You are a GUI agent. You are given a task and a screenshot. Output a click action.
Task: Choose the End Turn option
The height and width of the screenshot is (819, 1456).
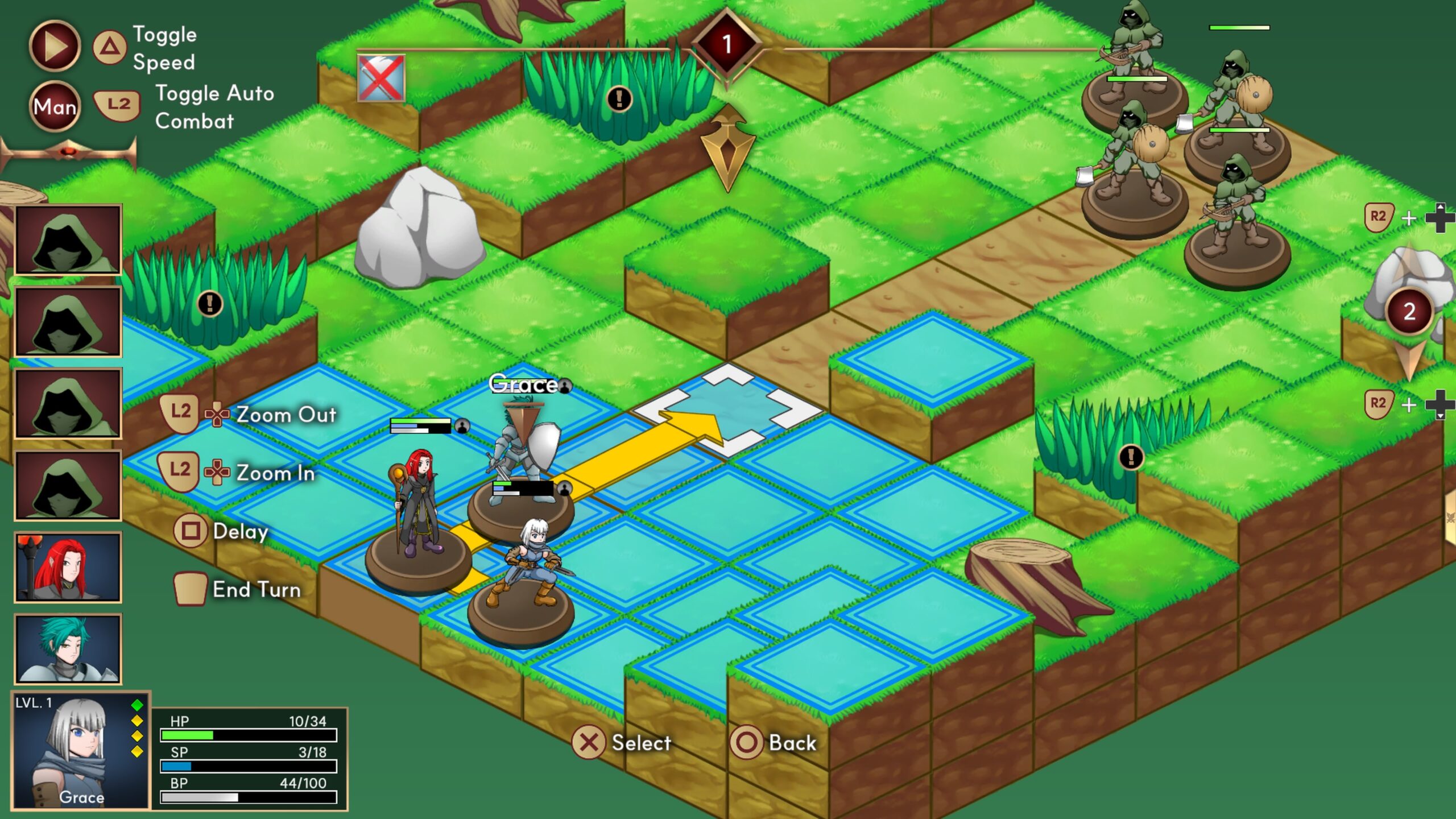click(256, 590)
